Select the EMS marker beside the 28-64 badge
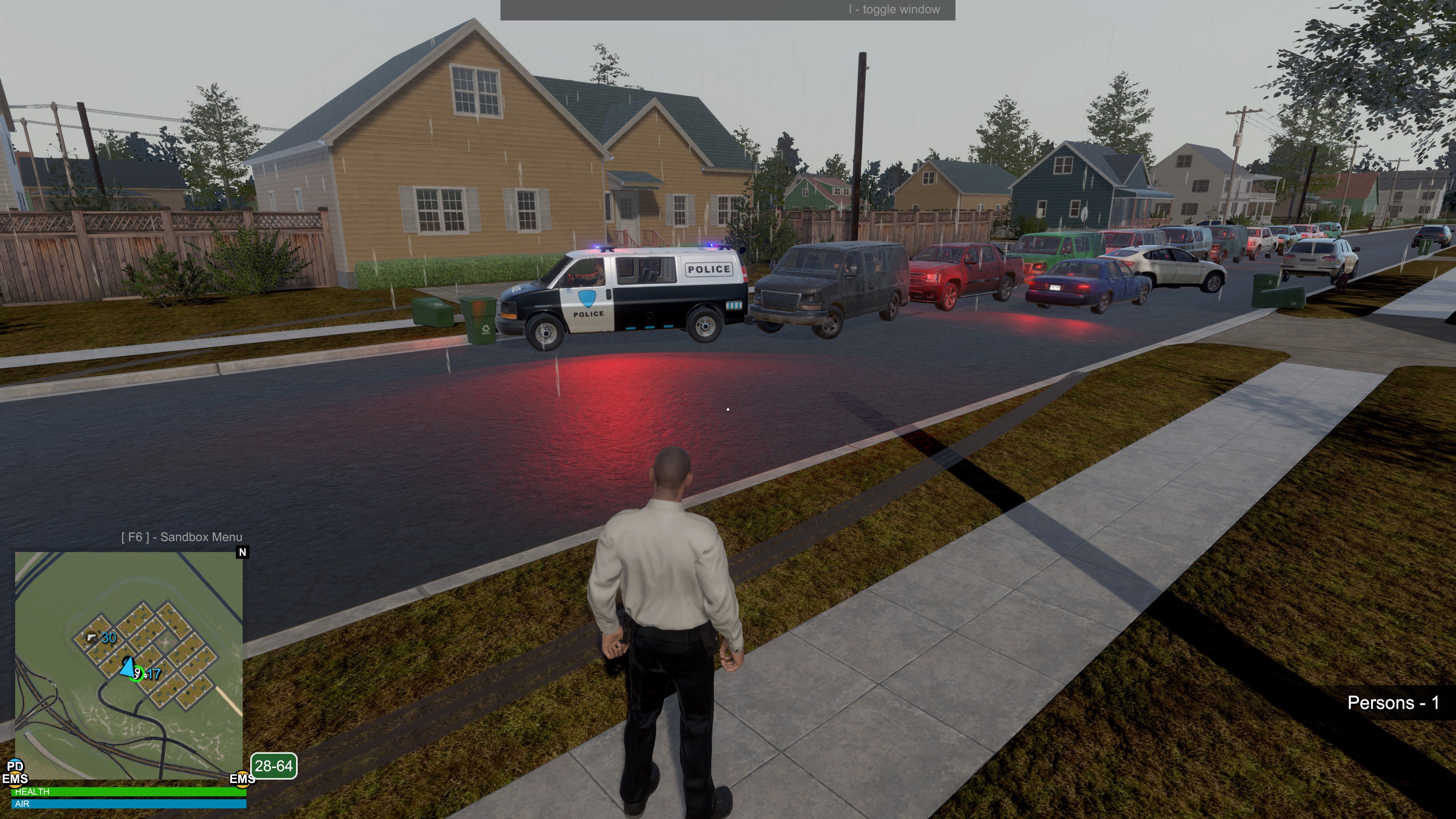 point(242,779)
